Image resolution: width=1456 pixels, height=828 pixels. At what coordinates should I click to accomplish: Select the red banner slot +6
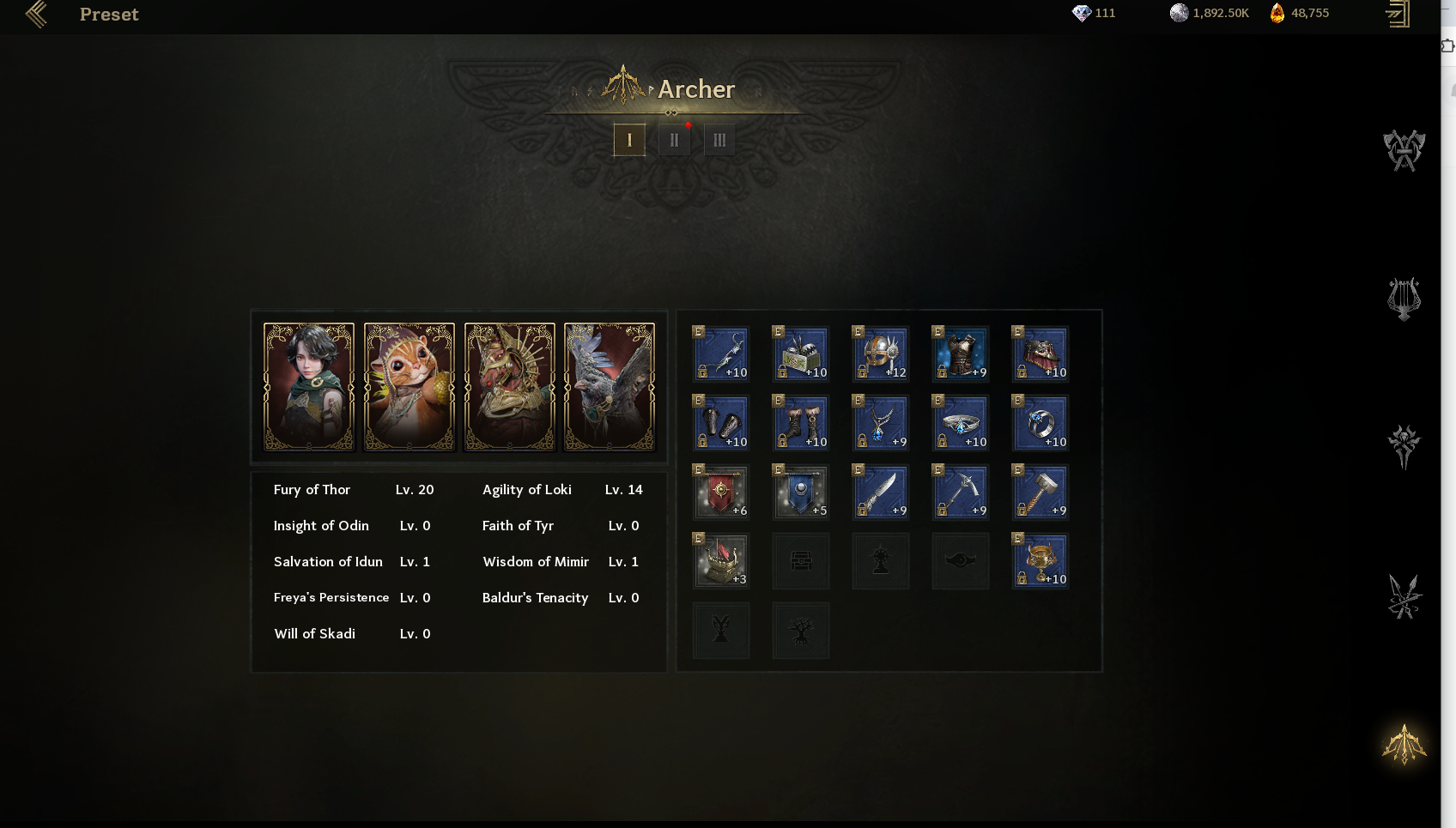(x=721, y=492)
